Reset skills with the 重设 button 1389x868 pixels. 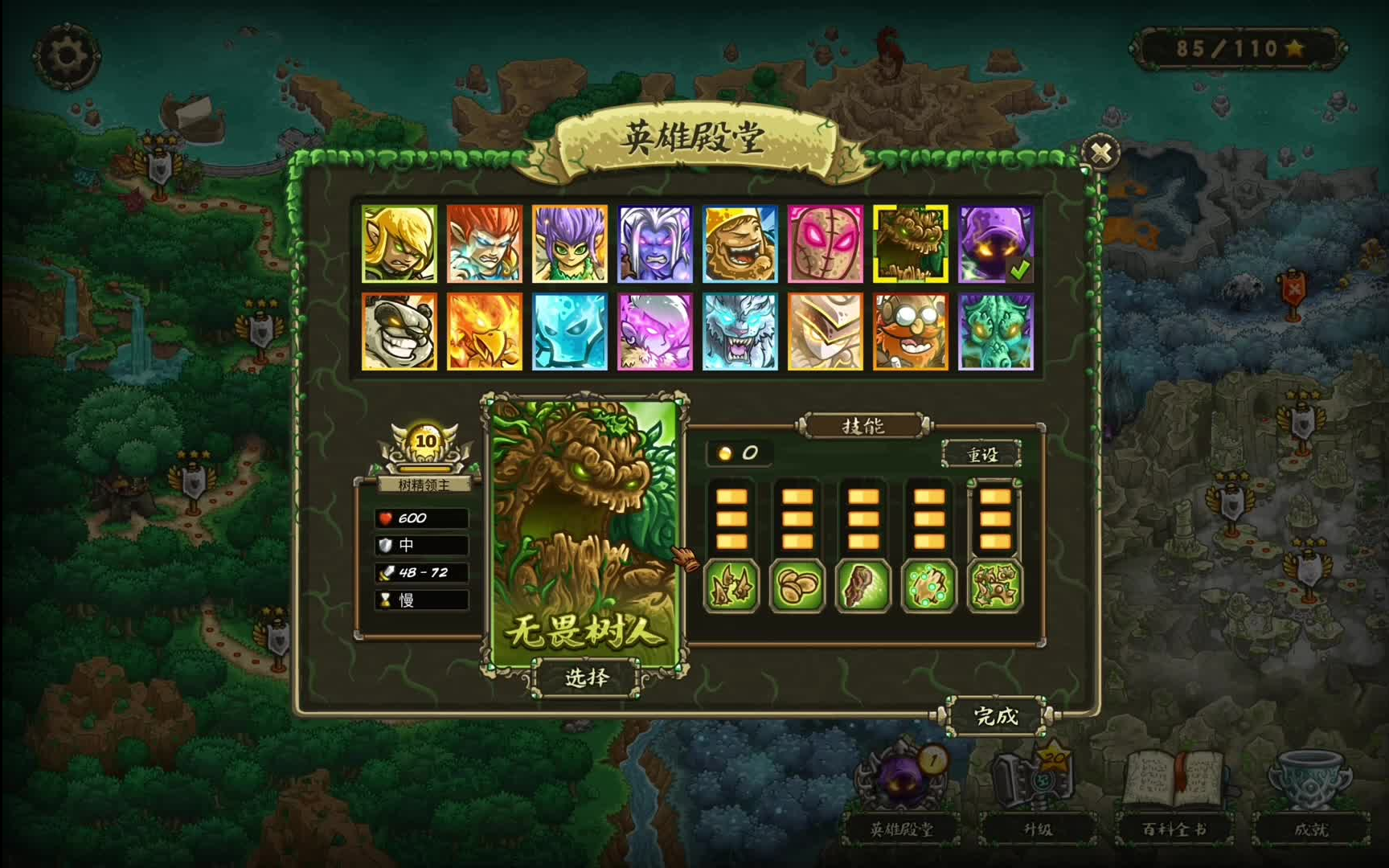pyautogui.click(x=981, y=455)
